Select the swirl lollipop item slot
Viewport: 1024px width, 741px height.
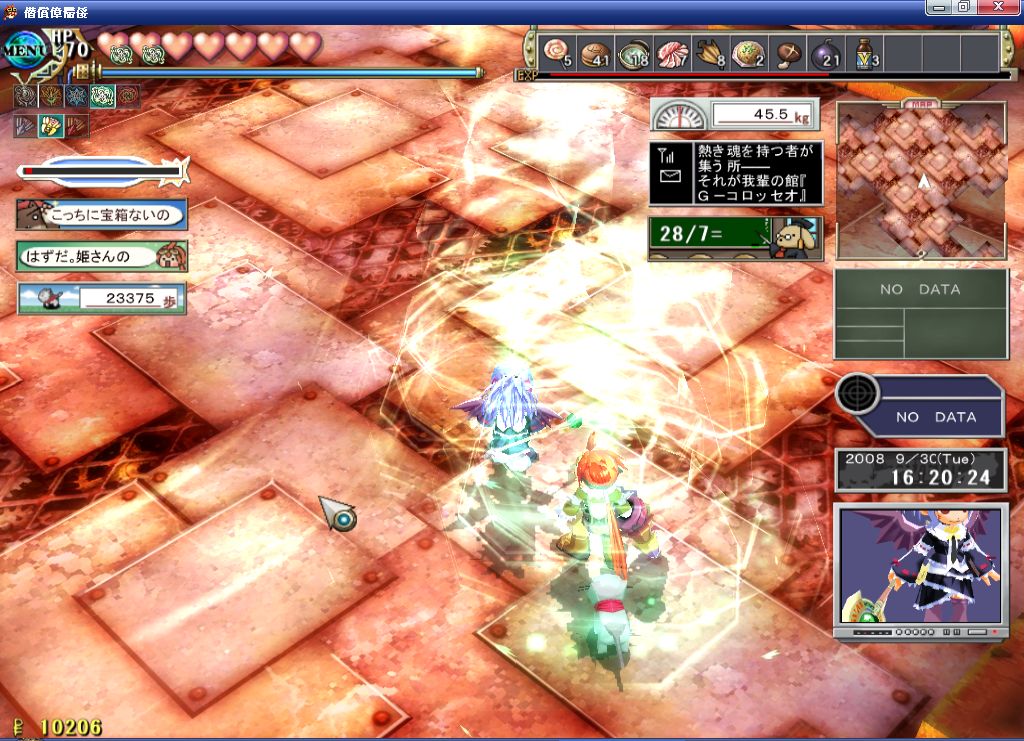click(x=555, y=52)
